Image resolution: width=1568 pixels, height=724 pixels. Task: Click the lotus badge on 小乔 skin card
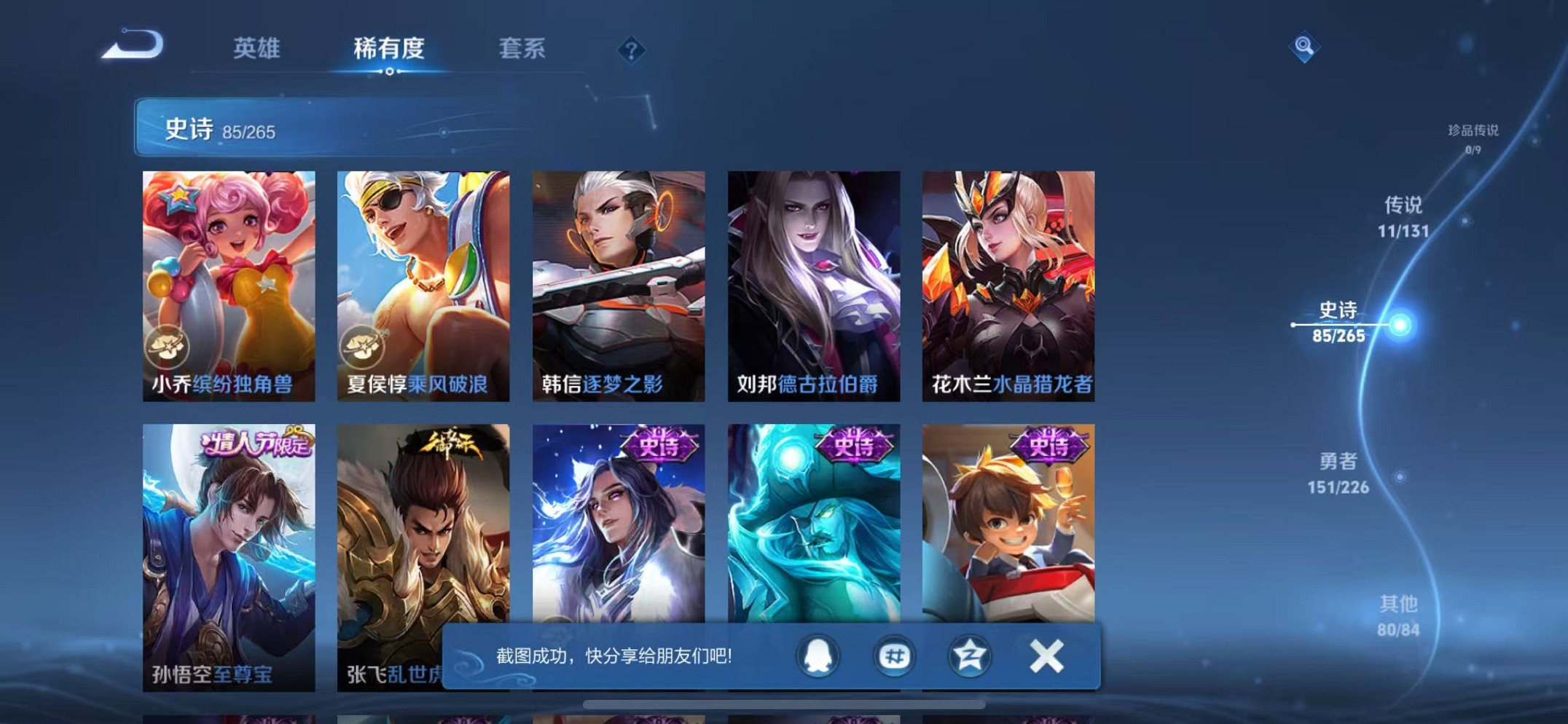169,347
